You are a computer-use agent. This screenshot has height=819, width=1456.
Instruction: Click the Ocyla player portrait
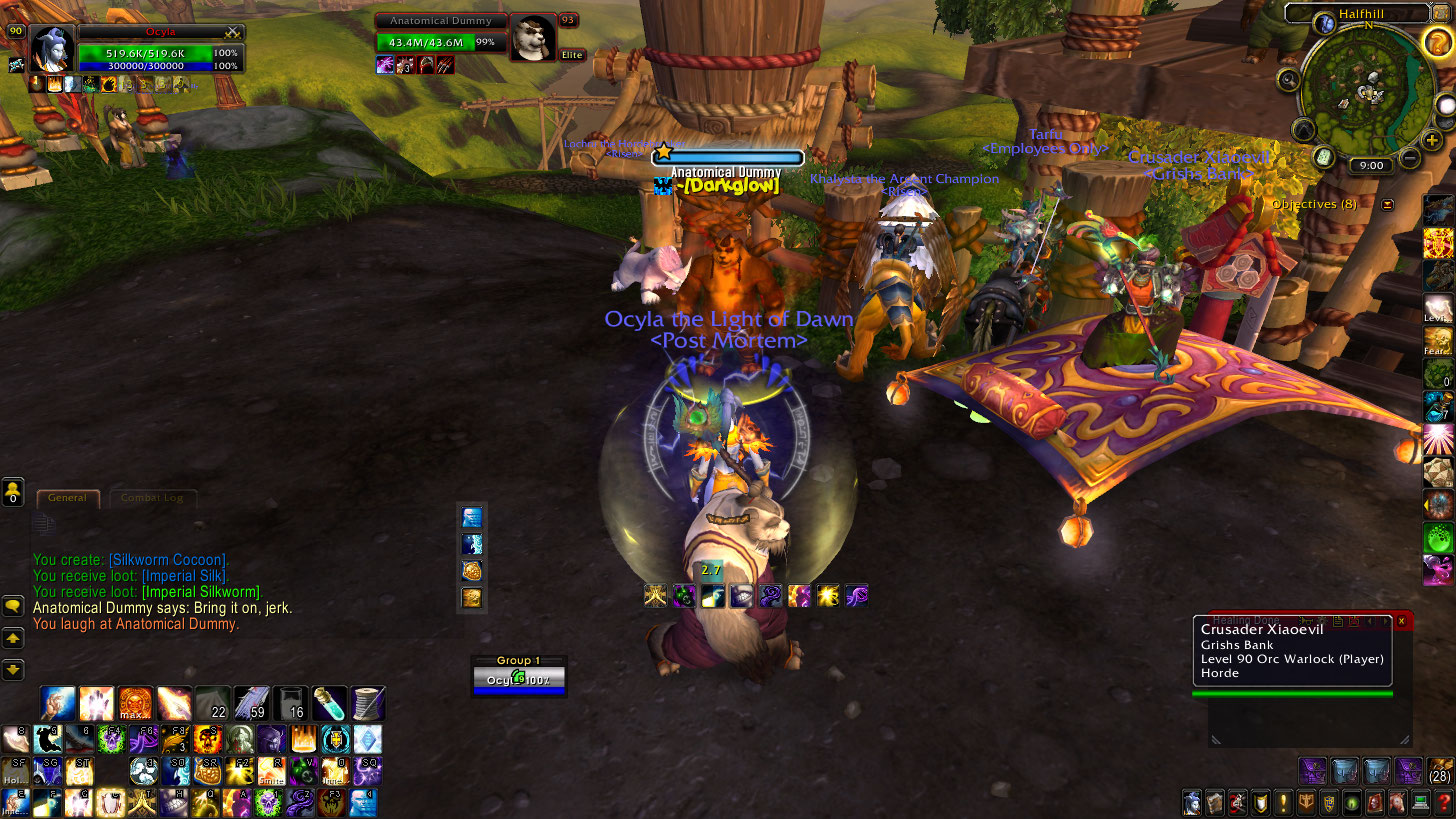coord(52,46)
